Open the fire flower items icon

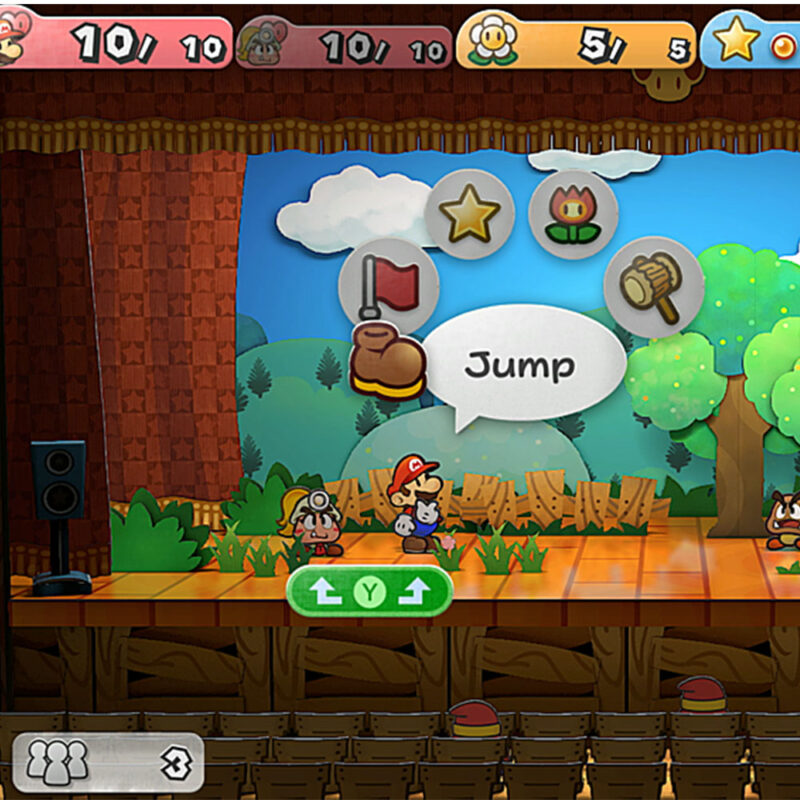point(572,215)
